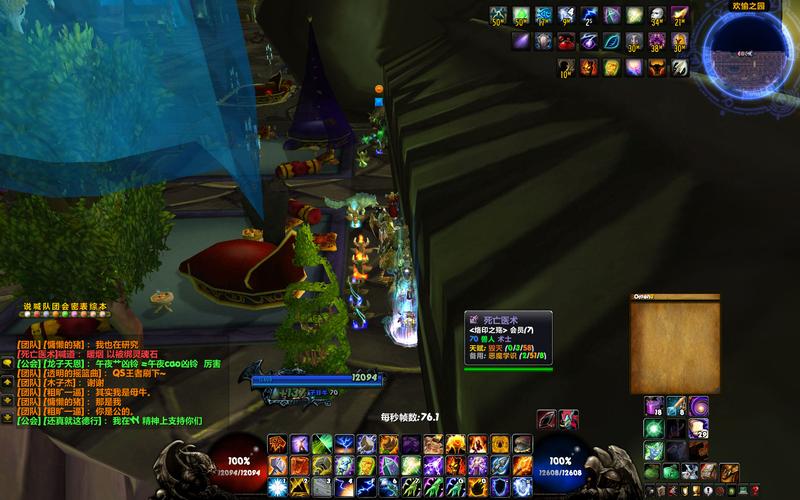Image resolution: width=800 pixels, height=500 pixels.
Task: Cast the frost snowflake spell in slot 1
Action: tap(276, 487)
